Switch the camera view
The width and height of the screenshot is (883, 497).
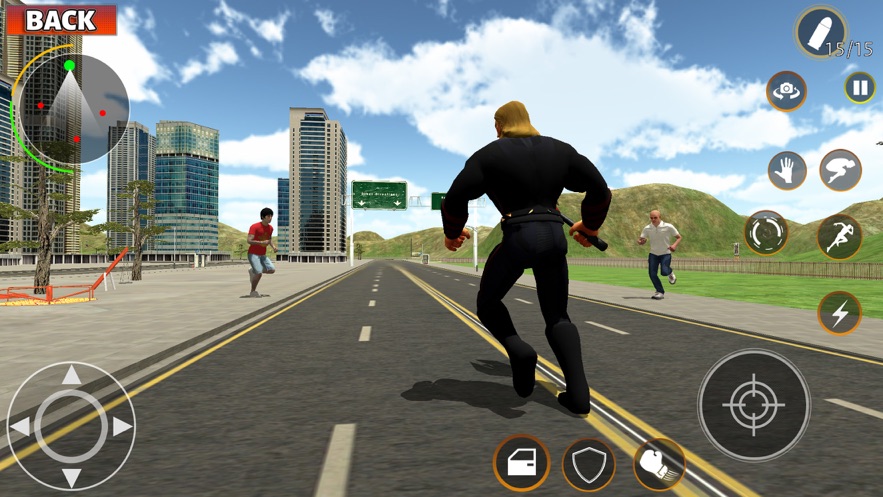pyautogui.click(x=787, y=91)
